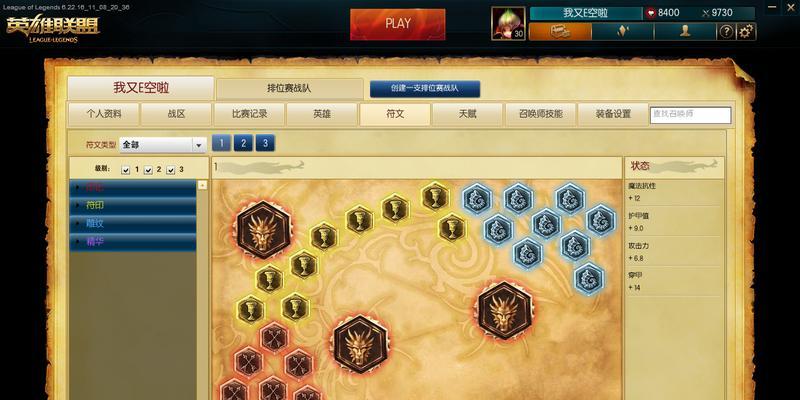Open the 比赛记录 match history tab

[x=249, y=114]
